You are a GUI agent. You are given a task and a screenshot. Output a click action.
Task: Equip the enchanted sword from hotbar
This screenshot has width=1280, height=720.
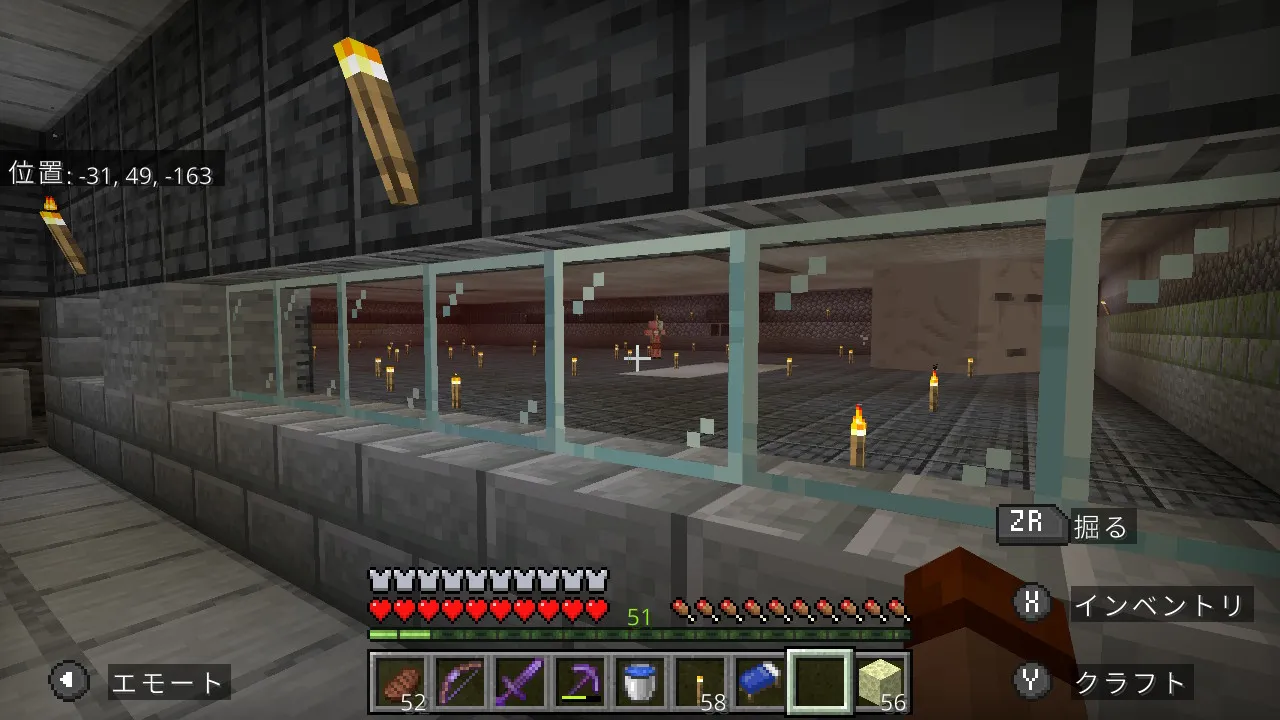coord(520,683)
